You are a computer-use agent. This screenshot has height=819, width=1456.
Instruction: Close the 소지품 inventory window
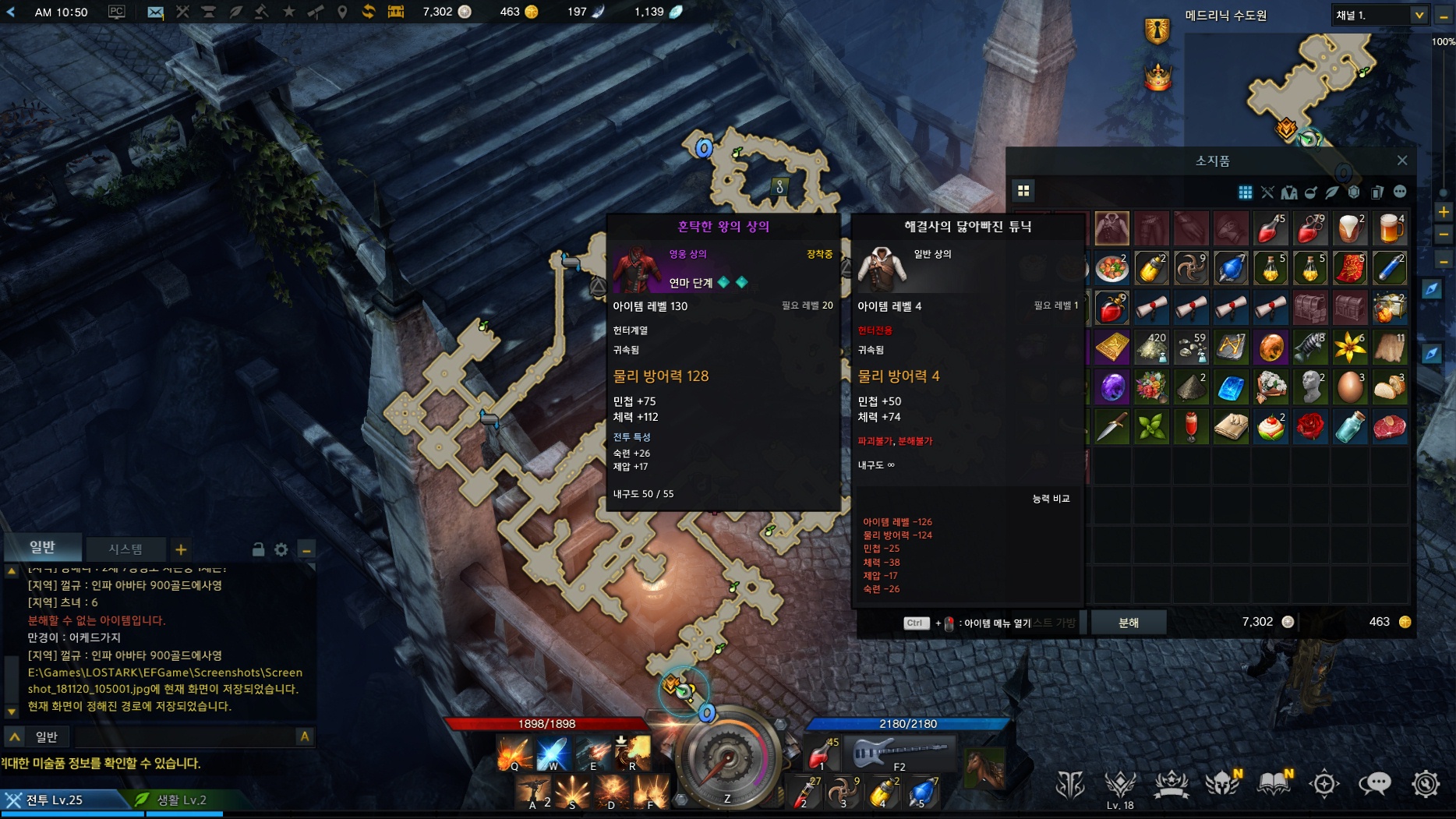point(1402,161)
